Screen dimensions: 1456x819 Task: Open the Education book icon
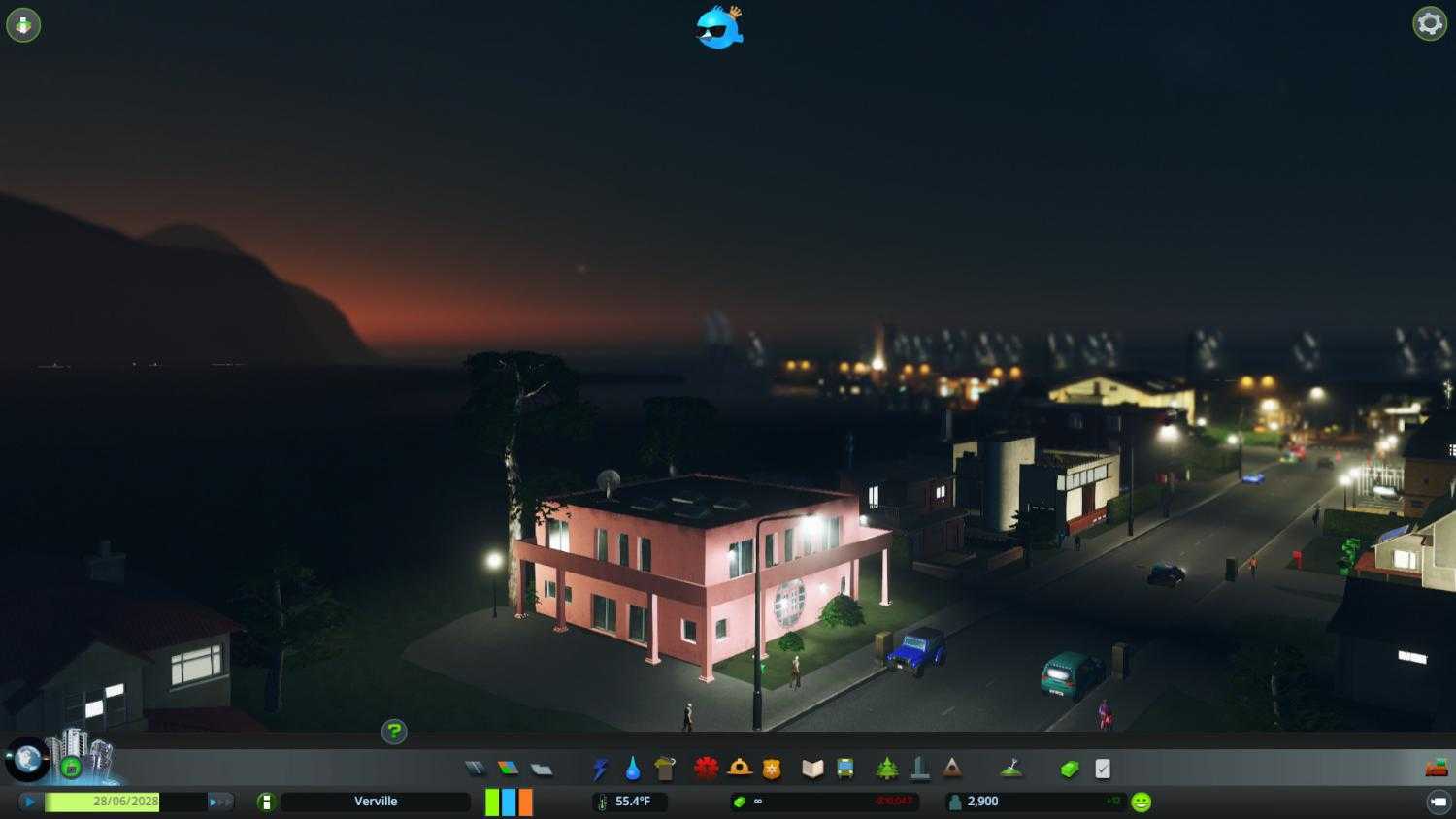pyautogui.click(x=813, y=768)
